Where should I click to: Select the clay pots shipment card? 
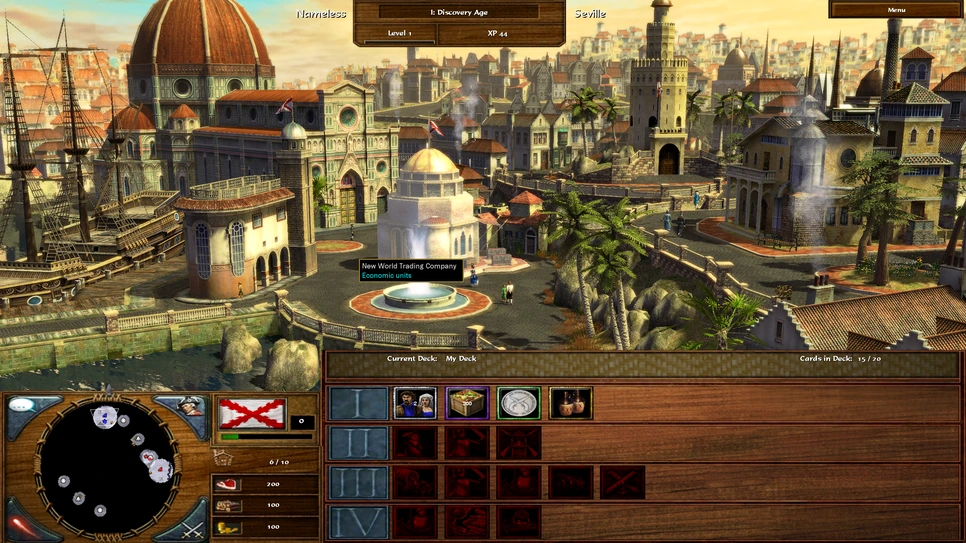pyautogui.click(x=571, y=403)
